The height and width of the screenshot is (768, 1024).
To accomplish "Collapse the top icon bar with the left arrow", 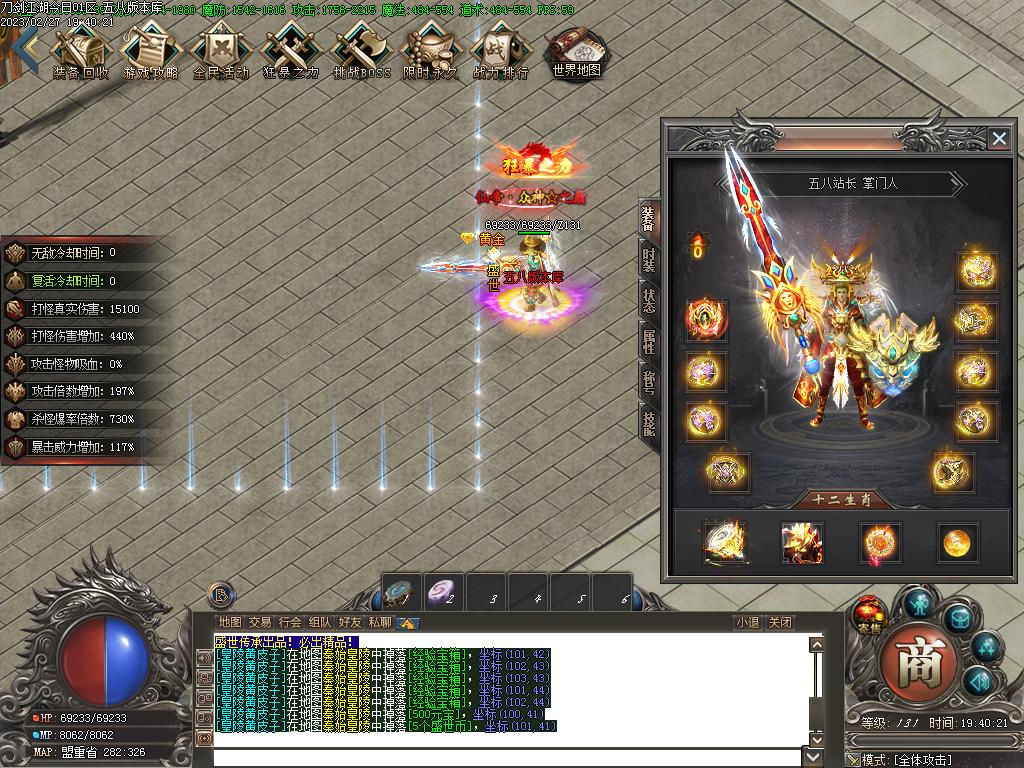I will pos(28,47).
